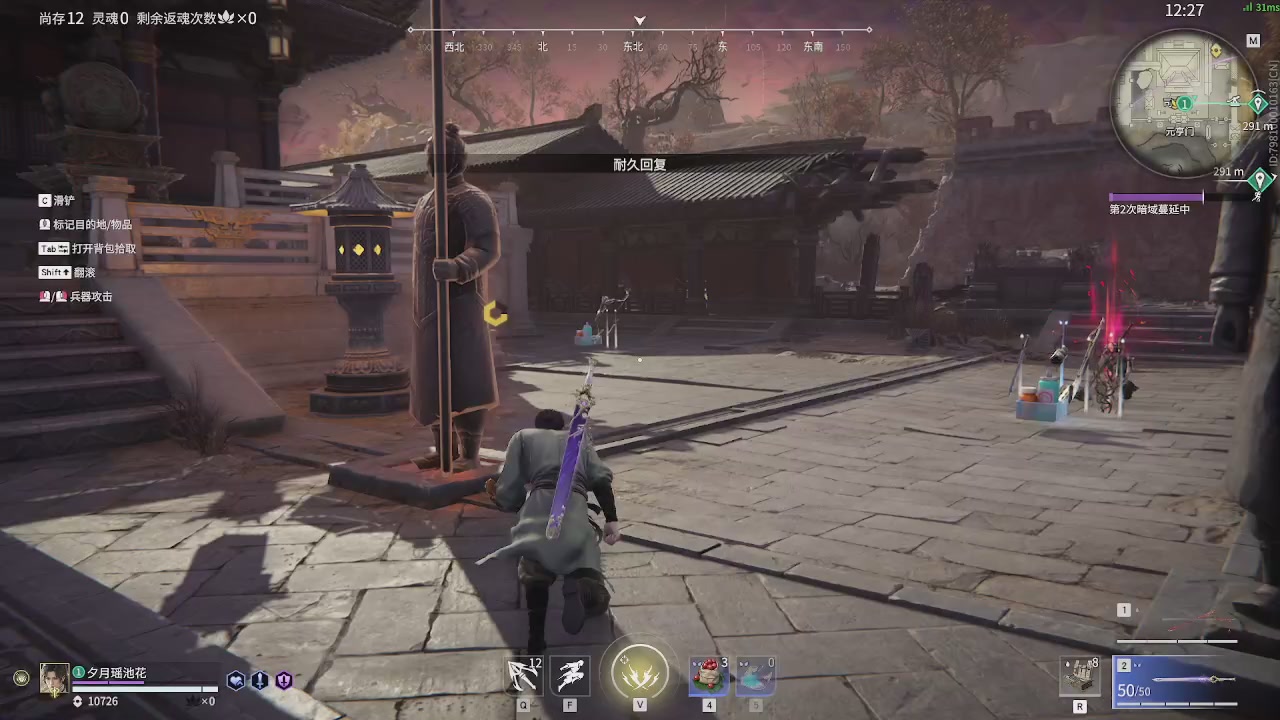Select the blue sword buff icon

(260, 681)
